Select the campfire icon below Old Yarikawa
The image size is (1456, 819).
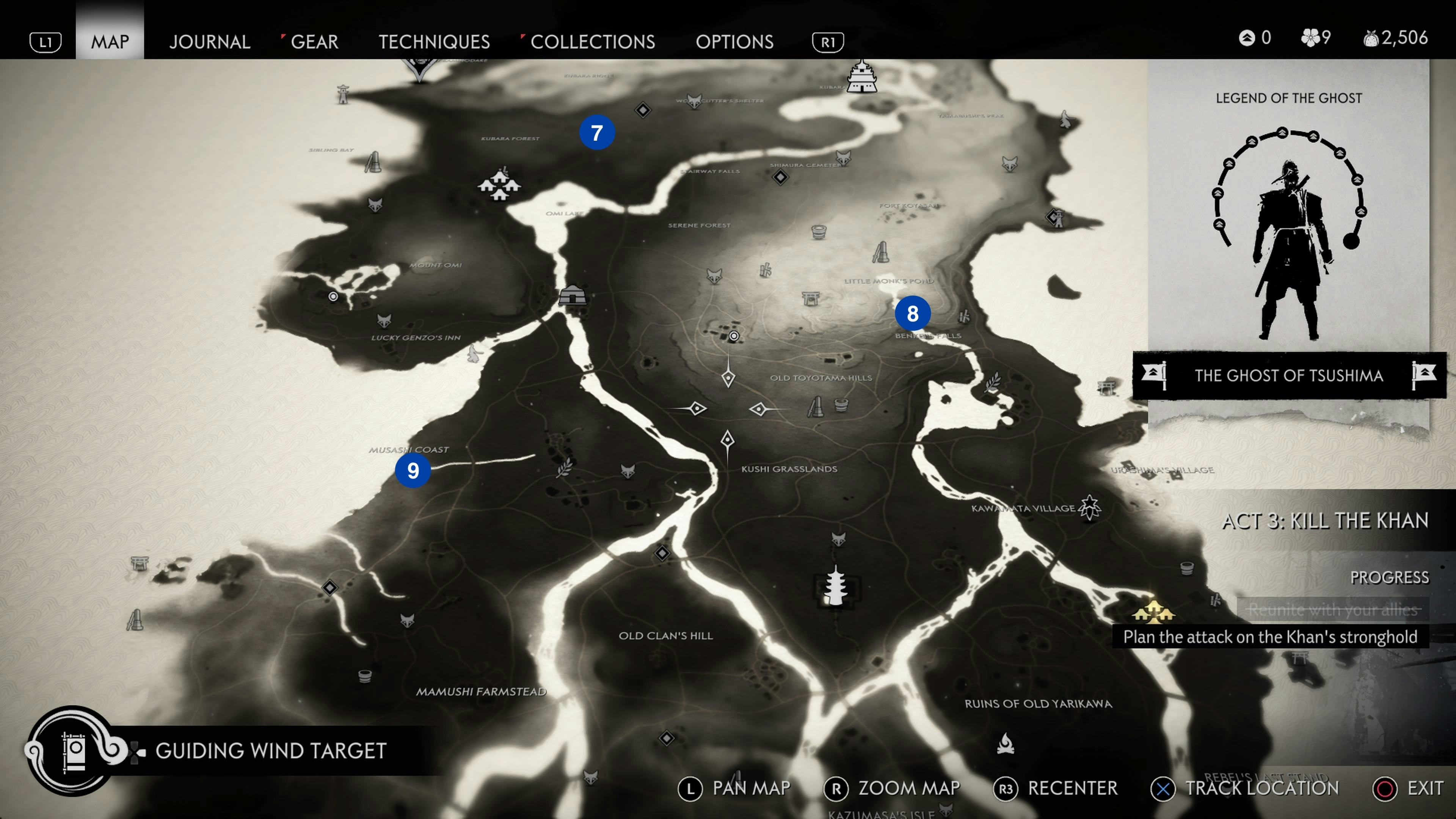click(1005, 744)
